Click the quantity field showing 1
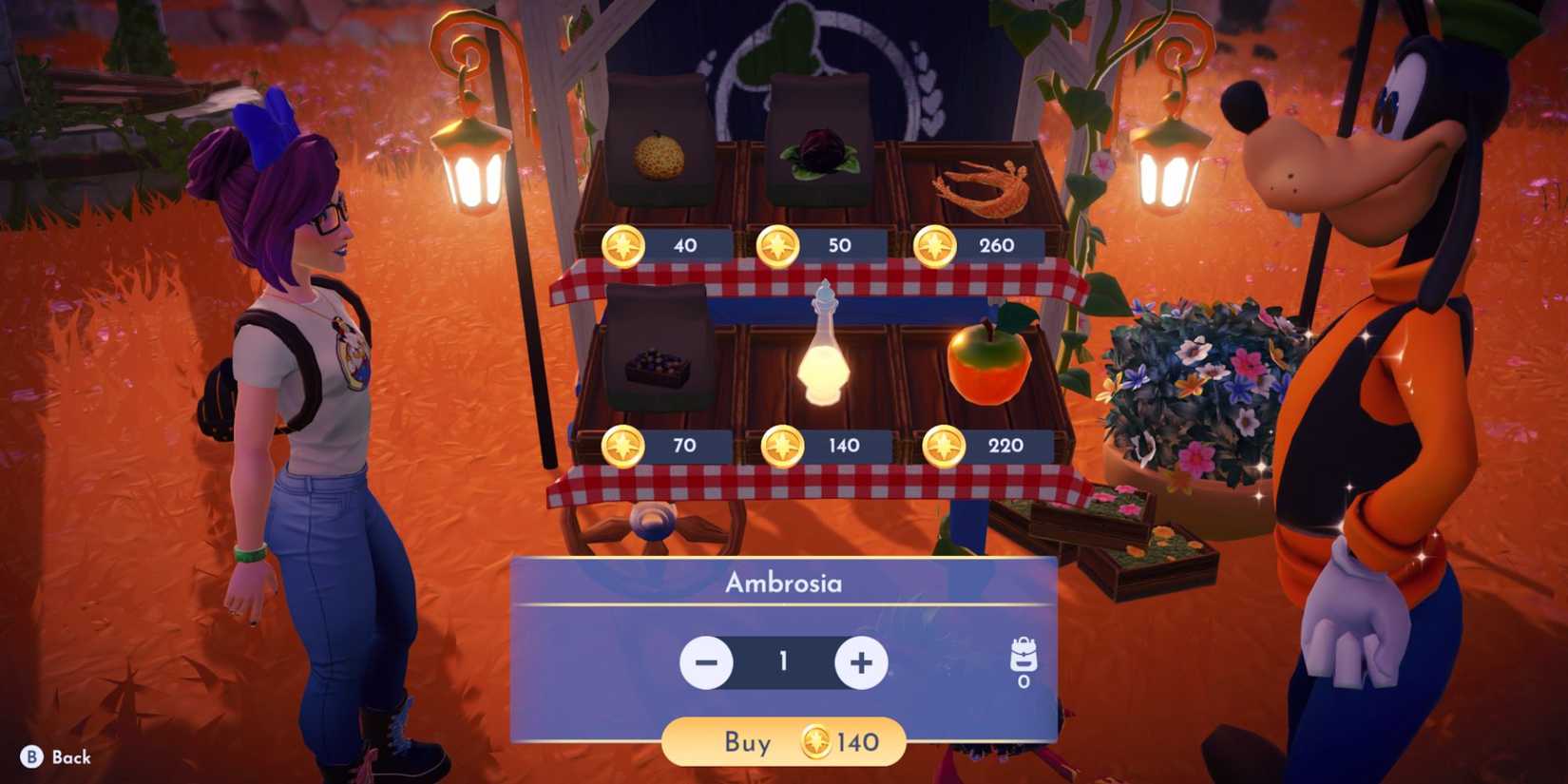1568x784 pixels. [x=781, y=662]
